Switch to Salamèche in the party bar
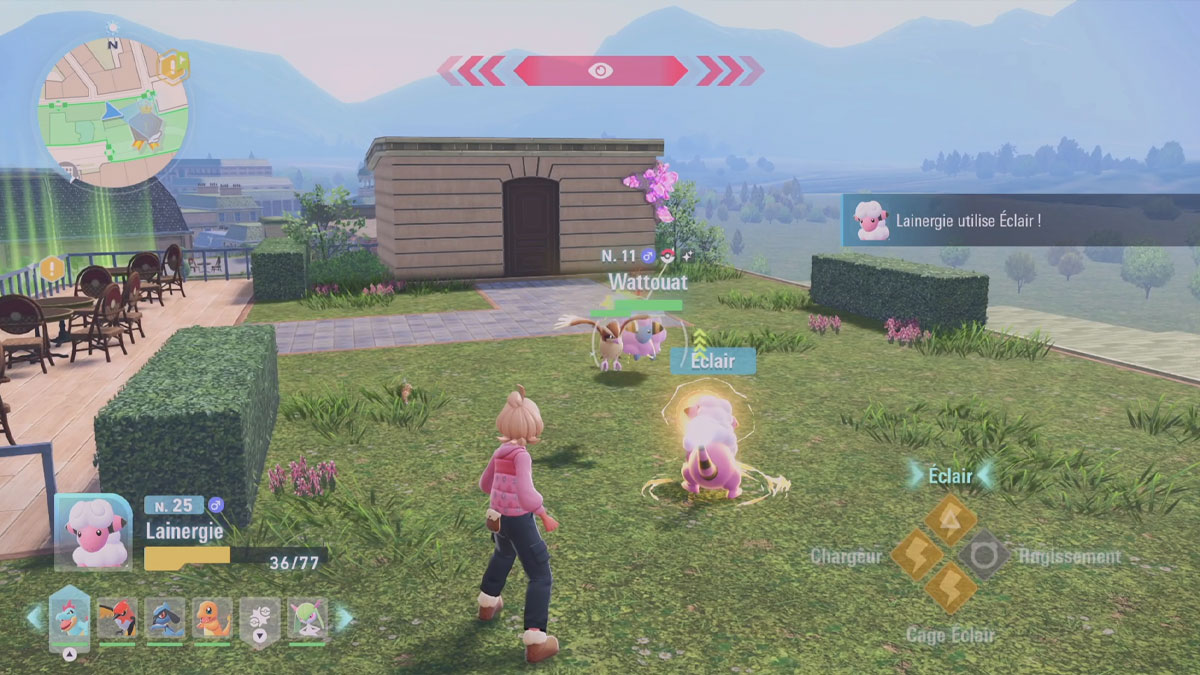1200x675 pixels. point(212,618)
